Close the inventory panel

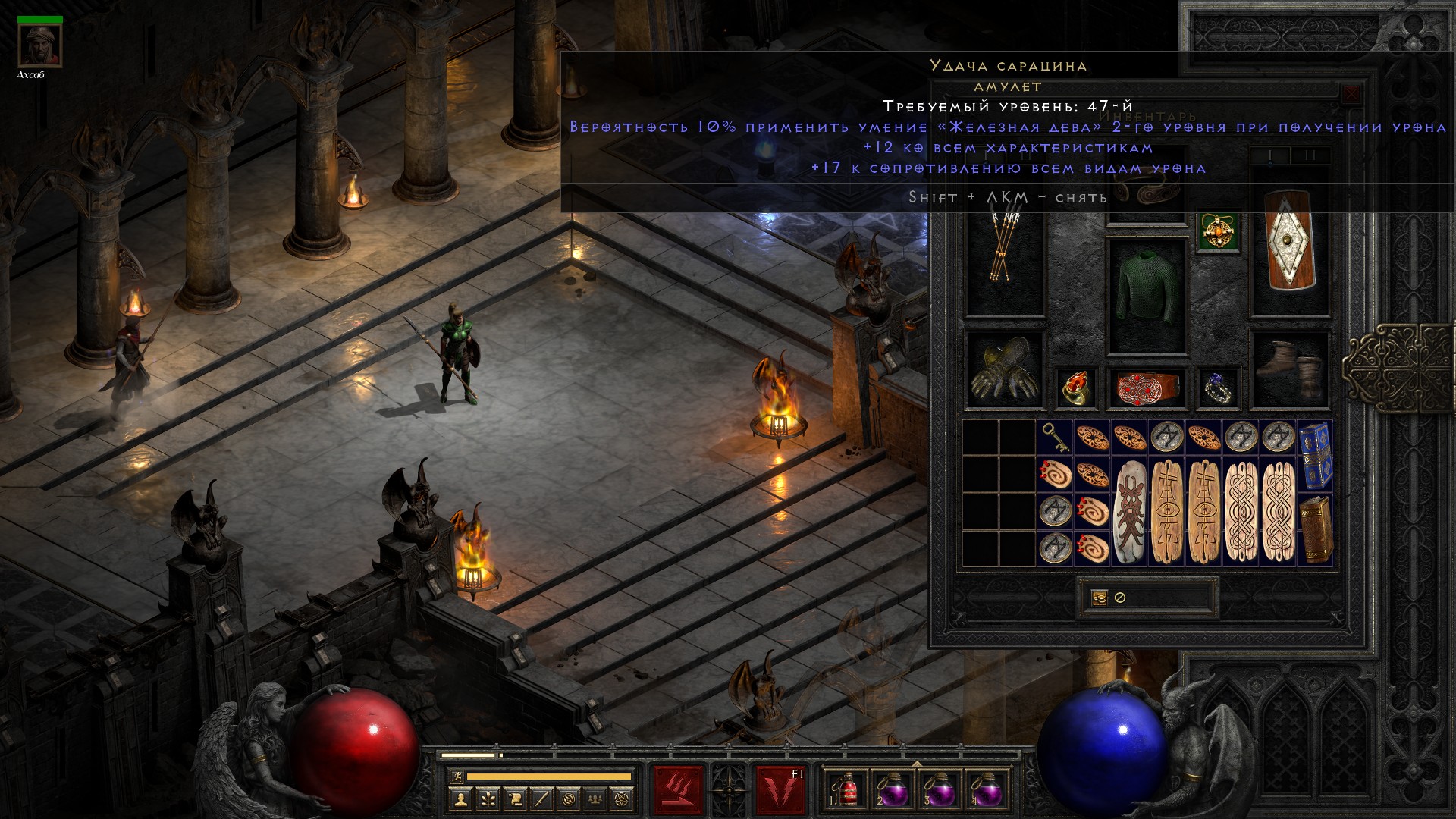tap(1351, 95)
